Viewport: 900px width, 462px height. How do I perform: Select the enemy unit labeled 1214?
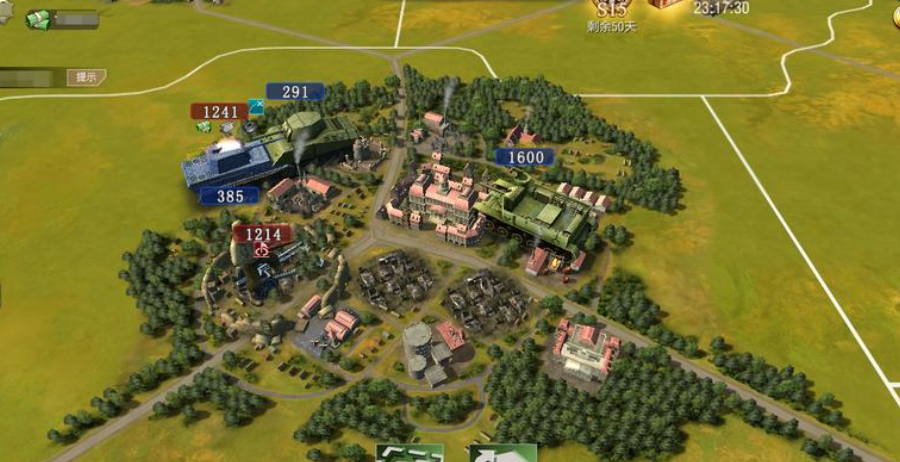[x=263, y=235]
